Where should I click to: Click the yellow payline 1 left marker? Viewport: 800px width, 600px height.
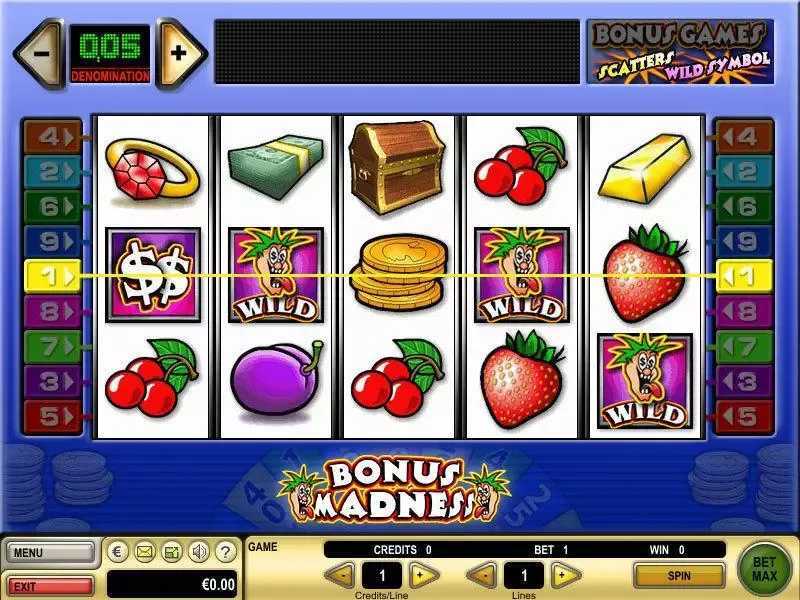(49, 275)
